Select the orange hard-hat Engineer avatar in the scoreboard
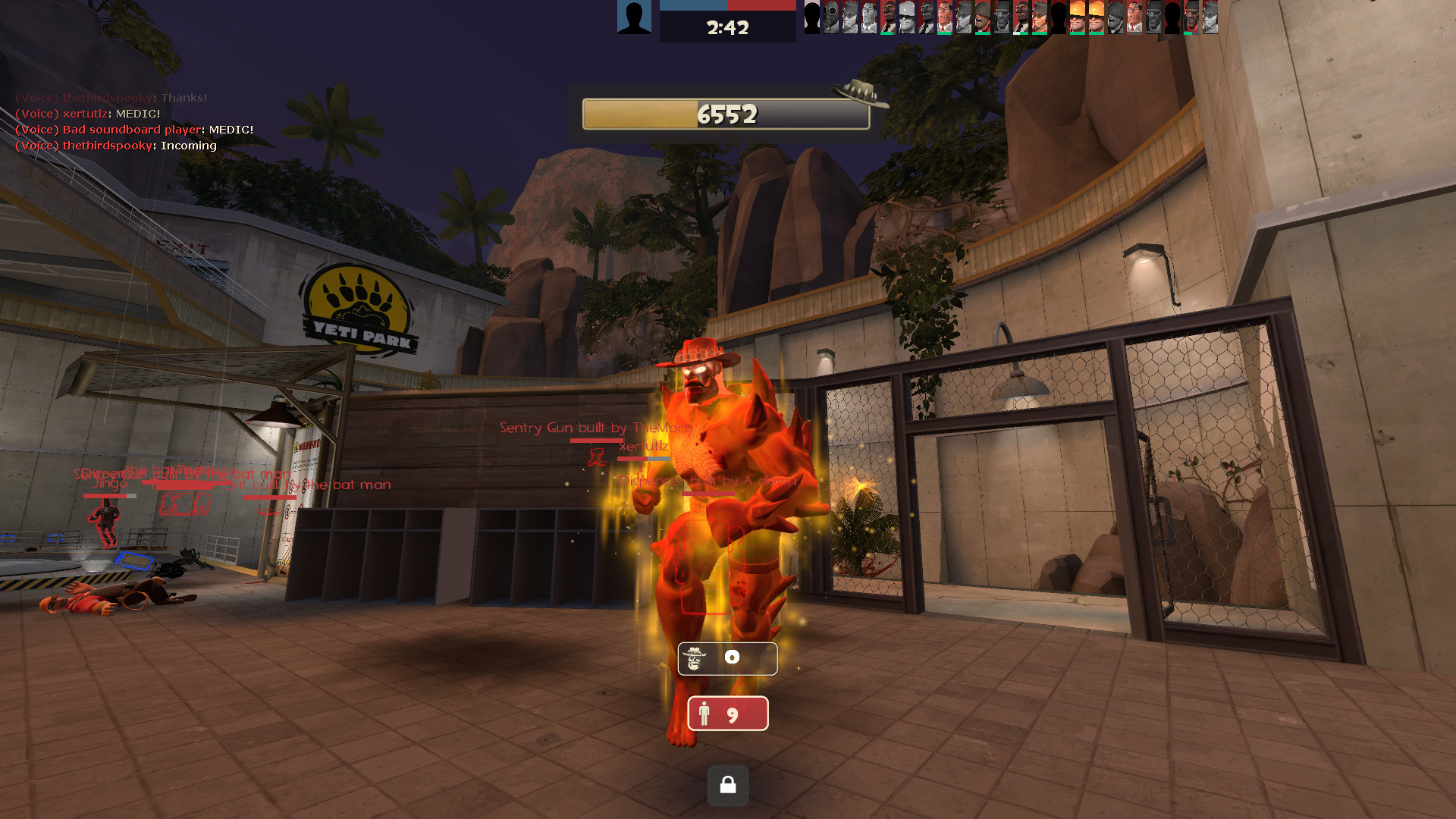This screenshot has width=1456, height=819. pos(1078,19)
